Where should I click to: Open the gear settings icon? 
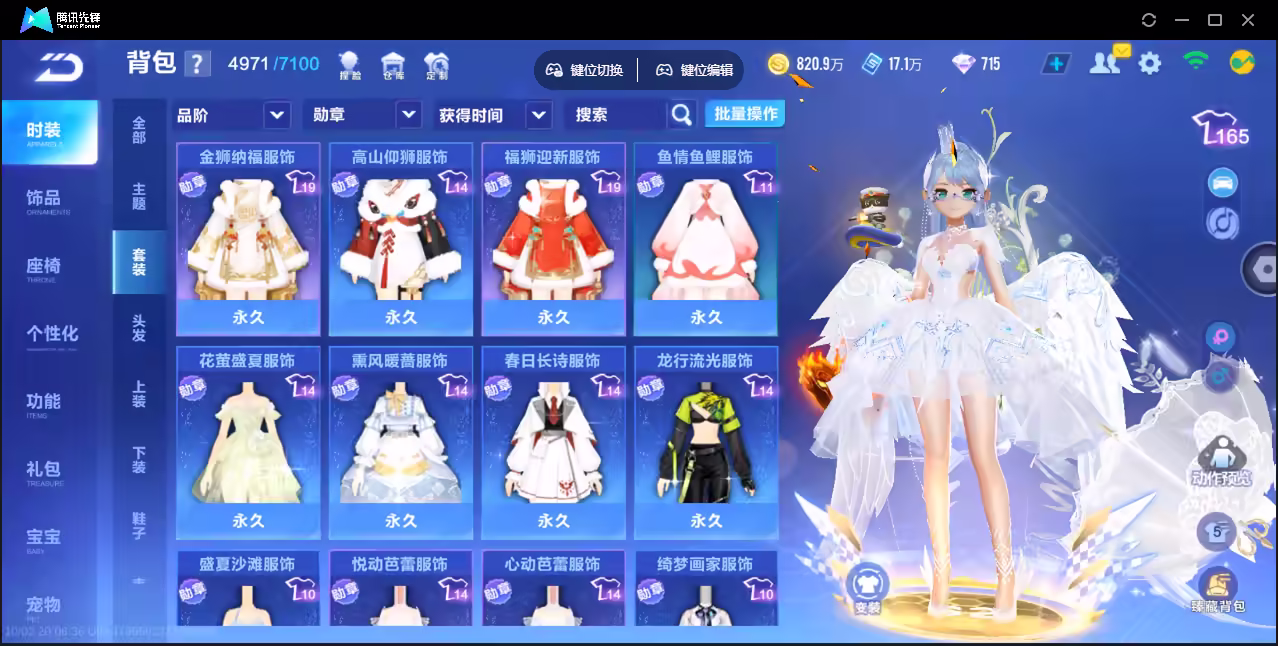[1150, 64]
